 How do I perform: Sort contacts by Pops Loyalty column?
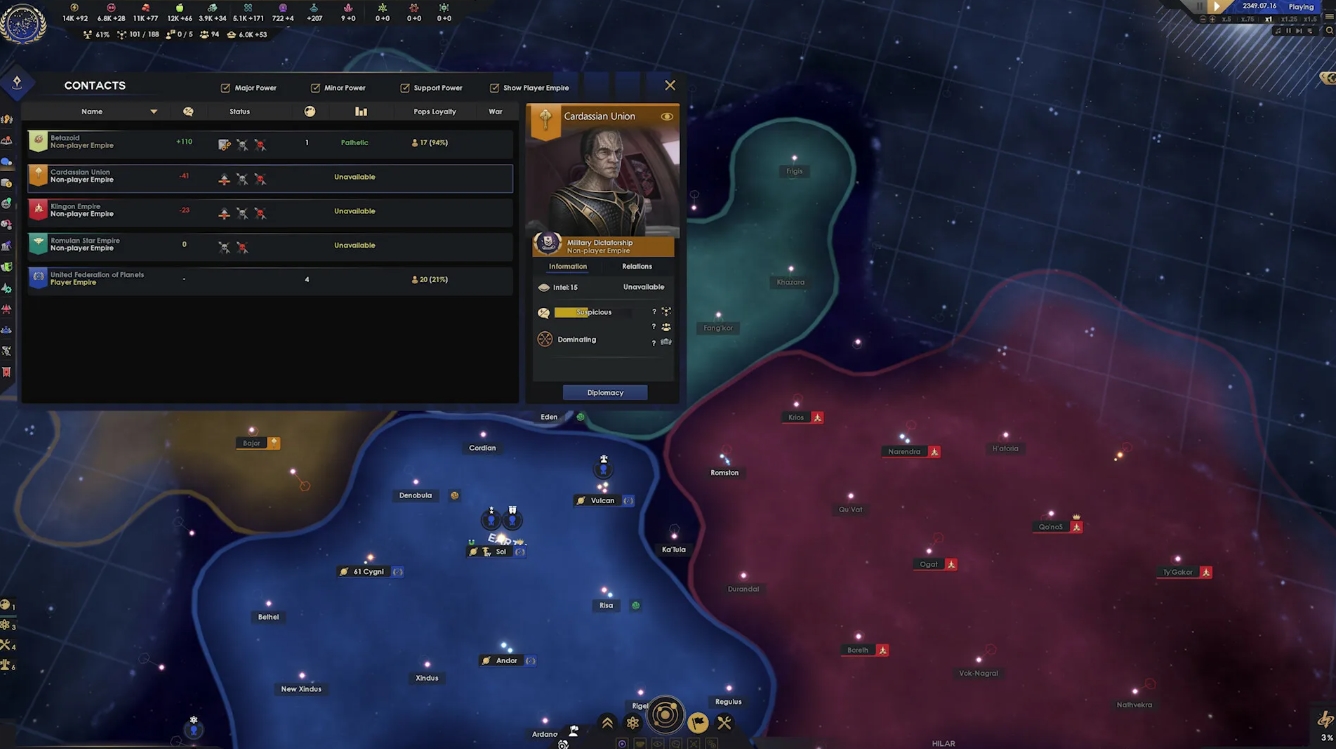click(435, 112)
